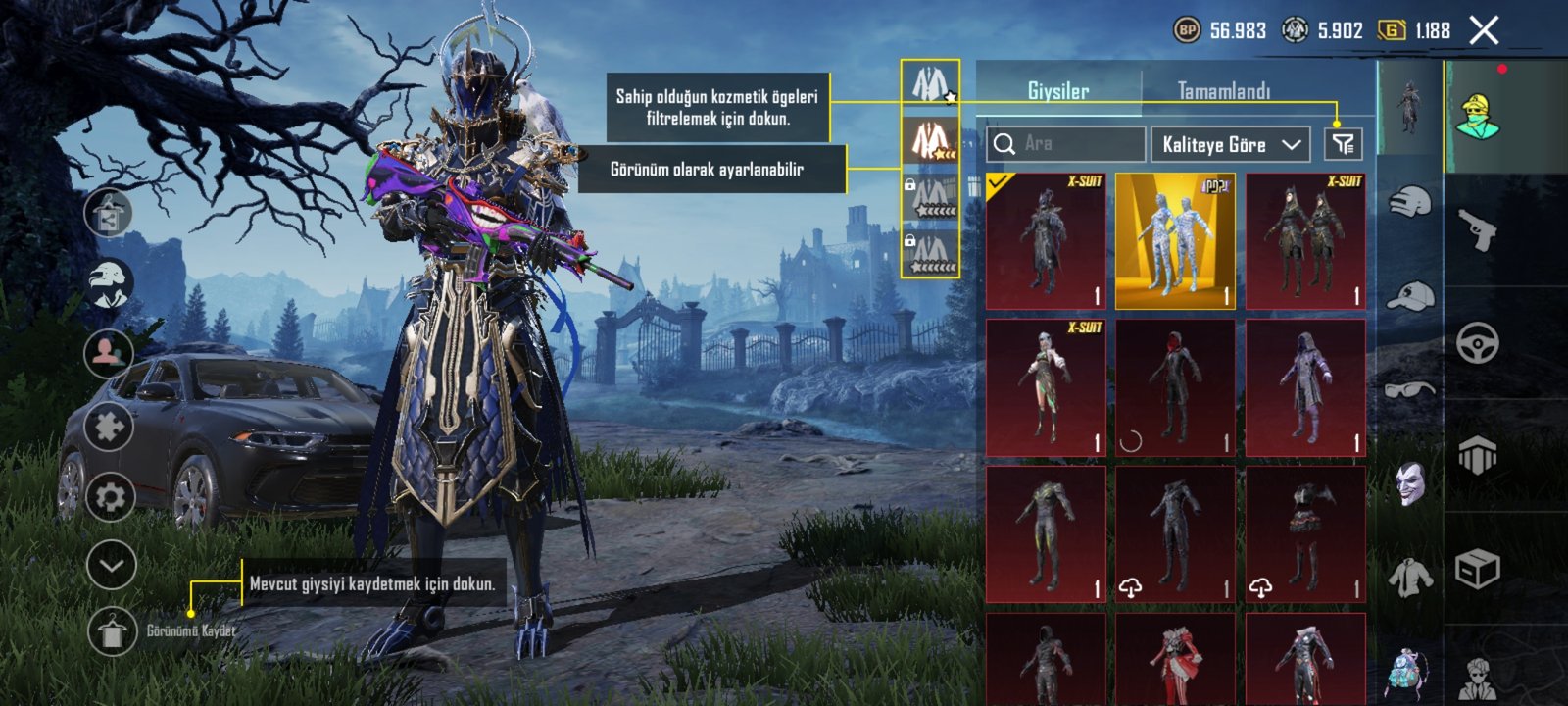Expand the downward chevron circle button
The height and width of the screenshot is (706, 1568).
pos(111,565)
